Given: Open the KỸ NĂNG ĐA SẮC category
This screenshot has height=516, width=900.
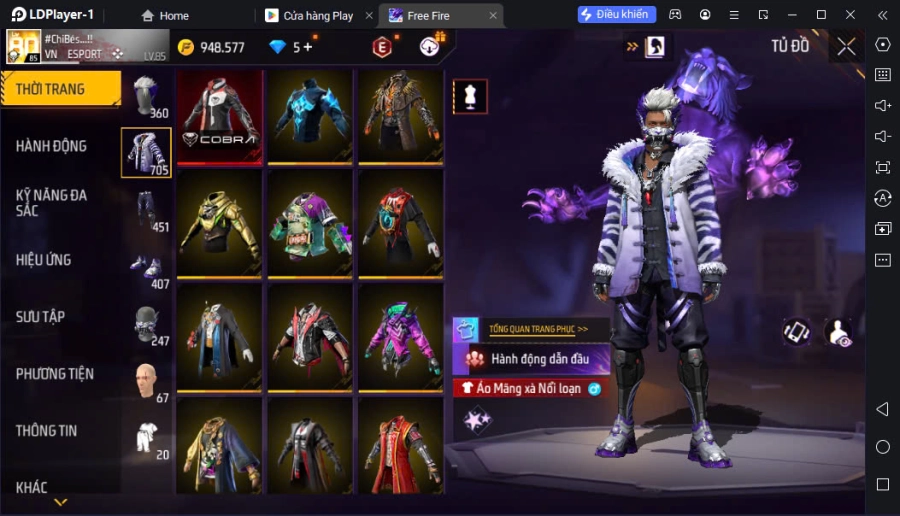Looking at the screenshot, I should (52, 203).
